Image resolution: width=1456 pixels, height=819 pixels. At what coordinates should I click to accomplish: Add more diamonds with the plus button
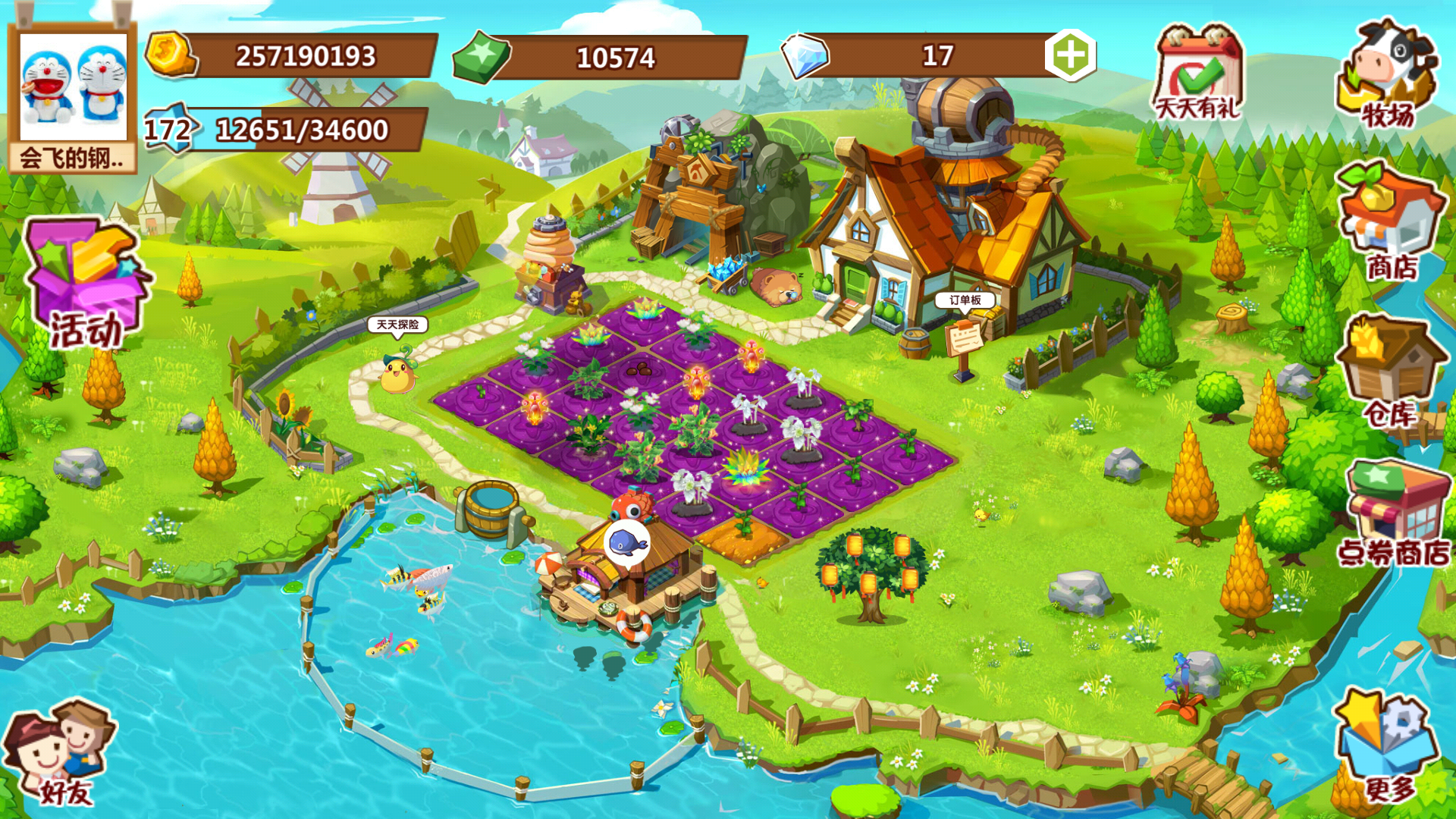(1070, 55)
